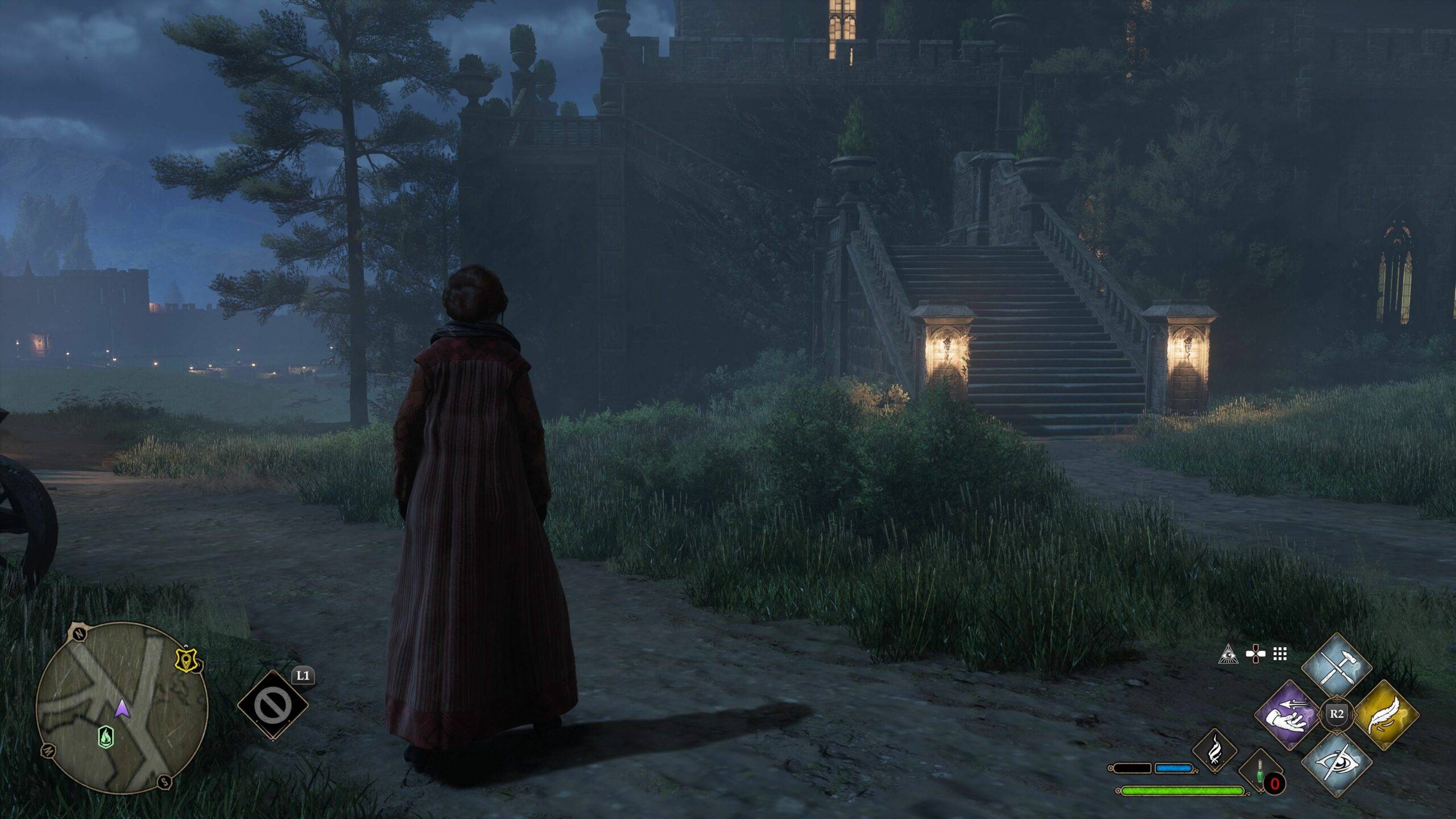Click the triangle eye icon
The height and width of the screenshot is (819, 1456).
tap(1228, 655)
